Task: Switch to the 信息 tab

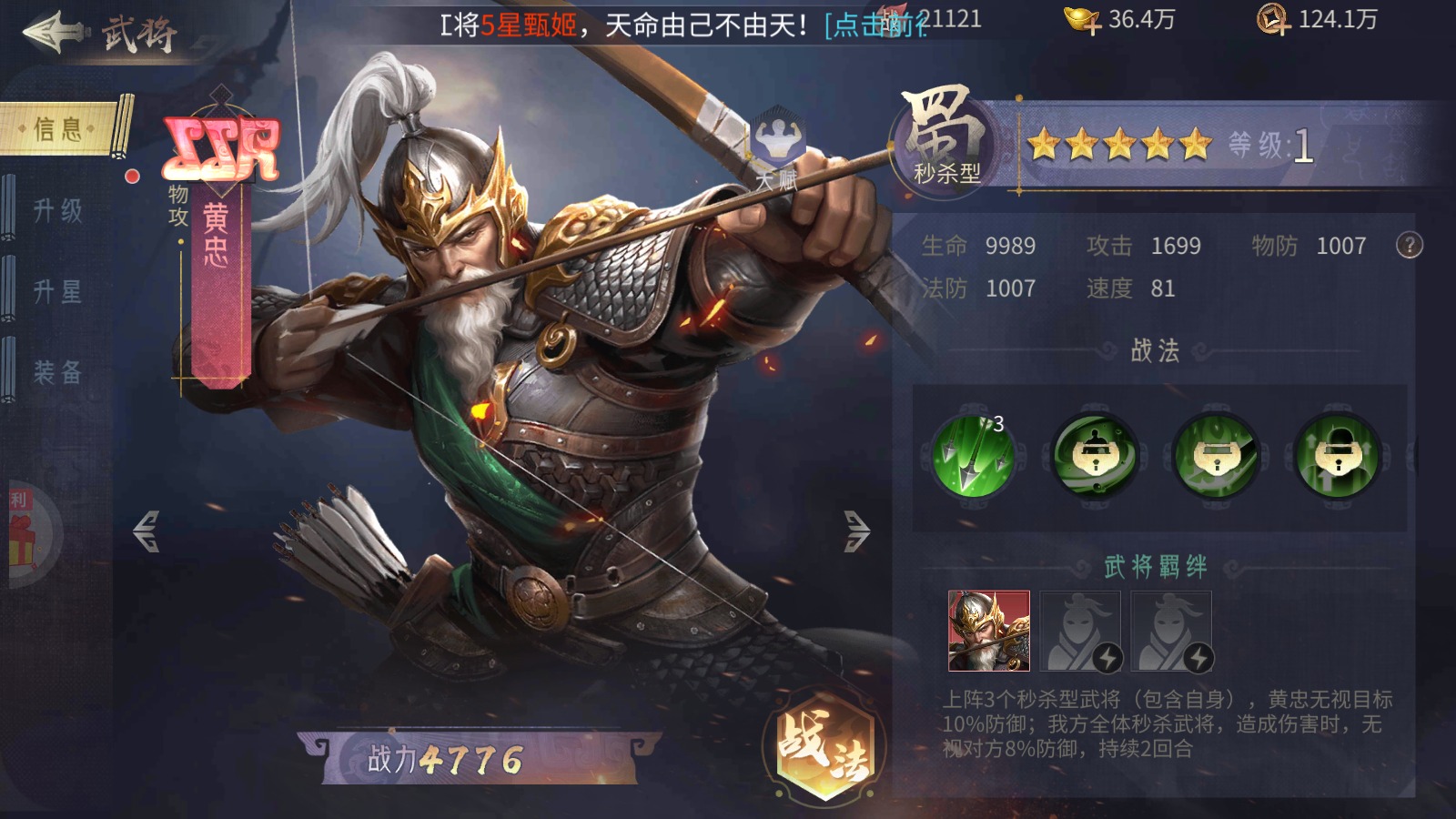Action: click(x=60, y=129)
